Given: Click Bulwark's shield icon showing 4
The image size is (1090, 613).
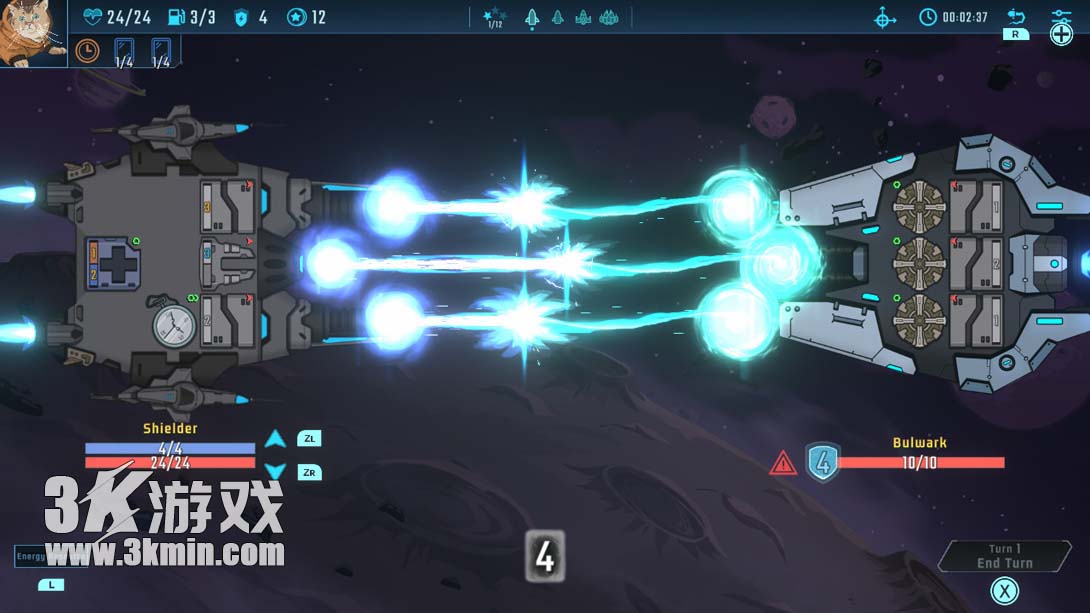Looking at the screenshot, I should [822, 462].
